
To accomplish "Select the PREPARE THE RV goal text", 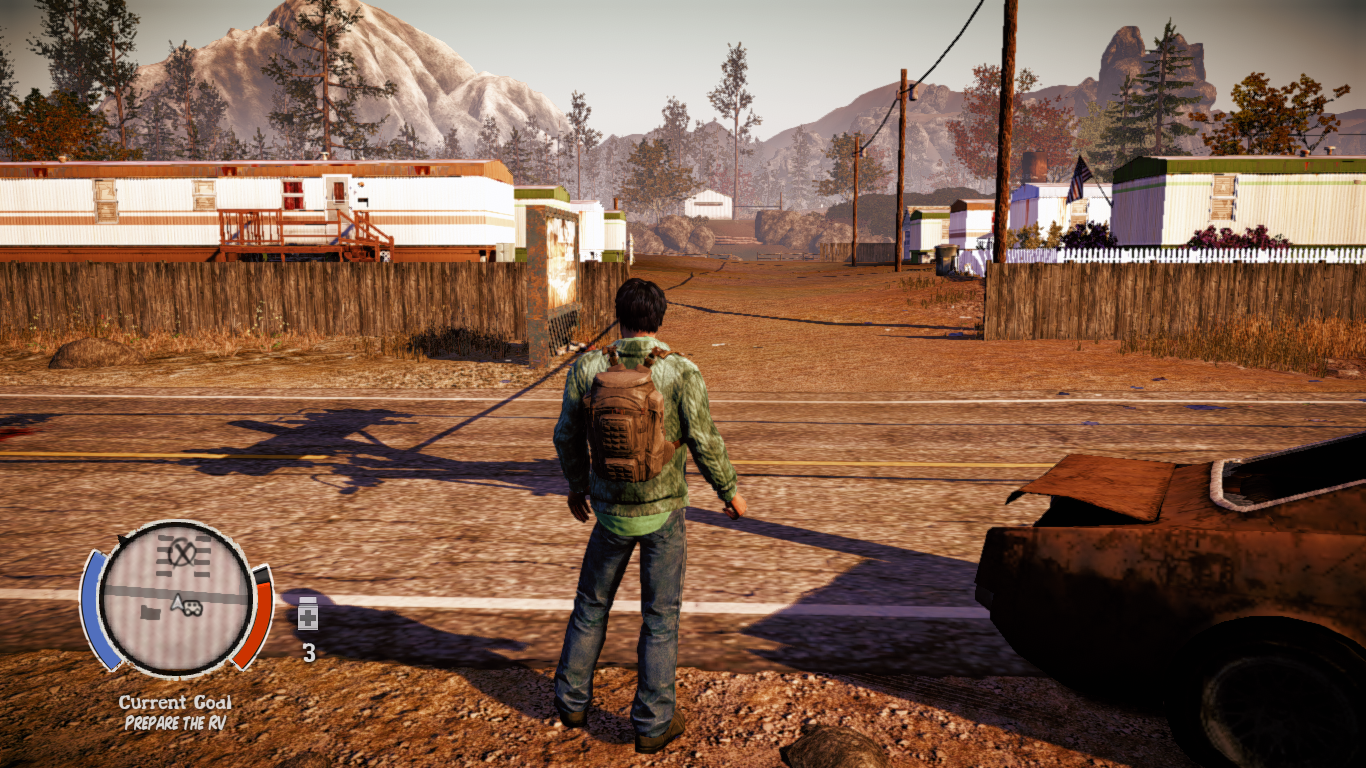I will pyautogui.click(x=175, y=721).
